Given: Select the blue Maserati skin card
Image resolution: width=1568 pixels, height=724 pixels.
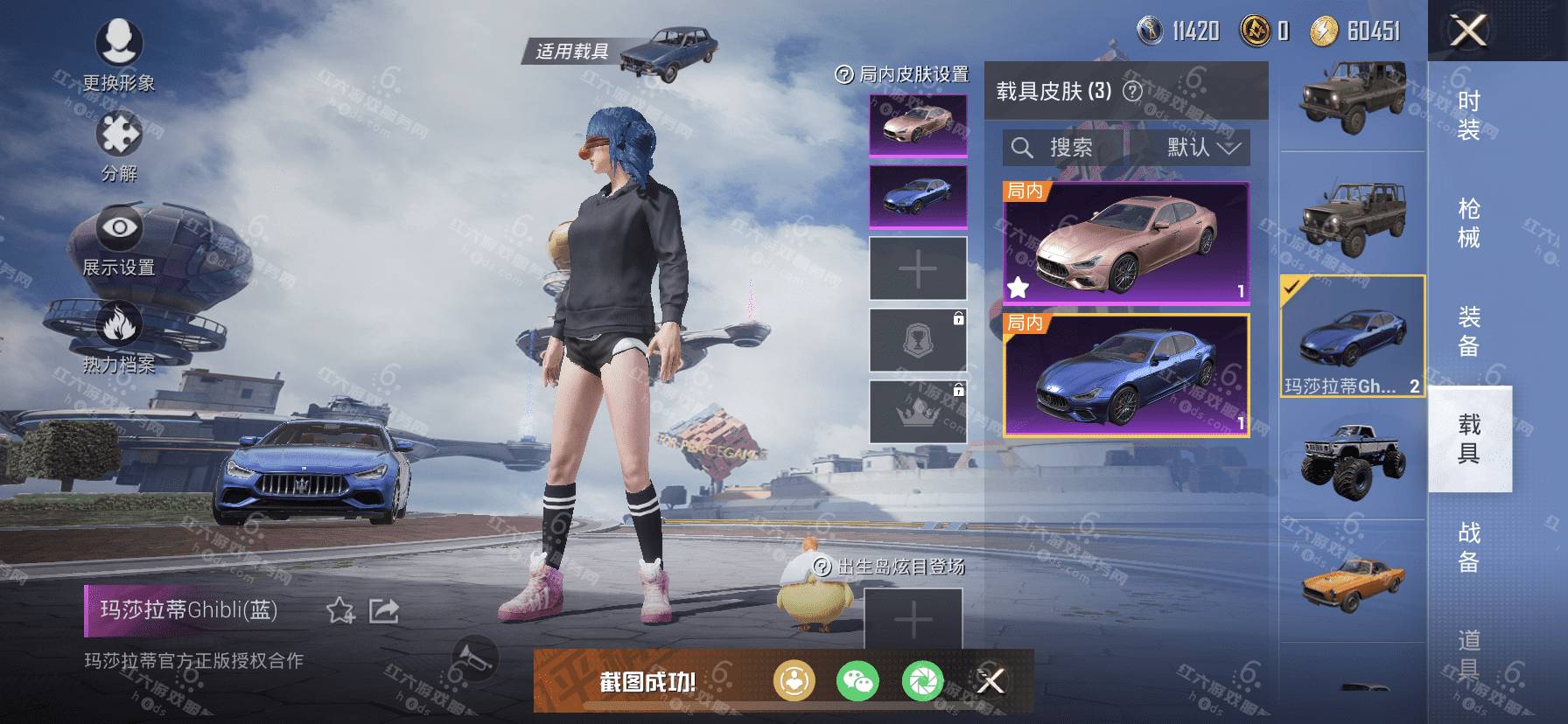Looking at the screenshot, I should coord(1126,375).
